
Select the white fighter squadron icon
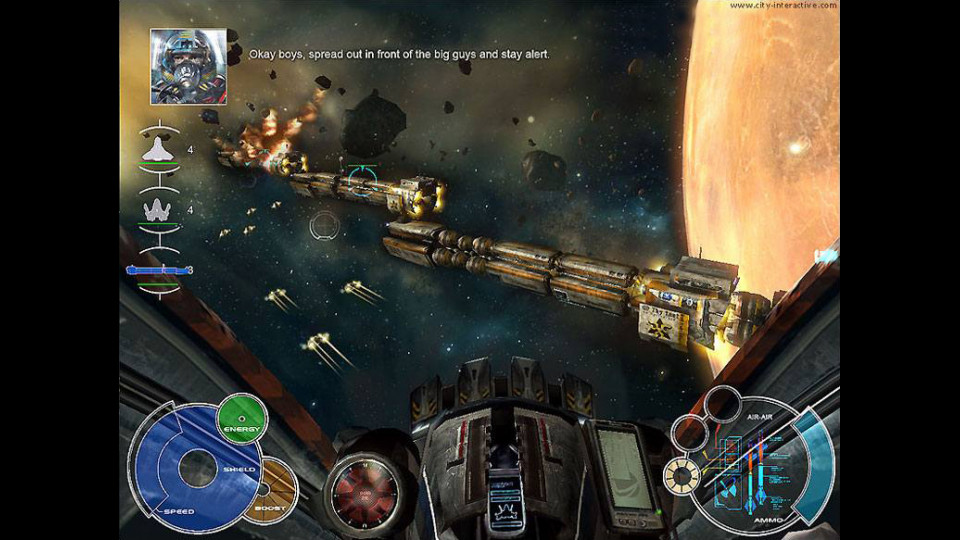pyautogui.click(x=159, y=149)
